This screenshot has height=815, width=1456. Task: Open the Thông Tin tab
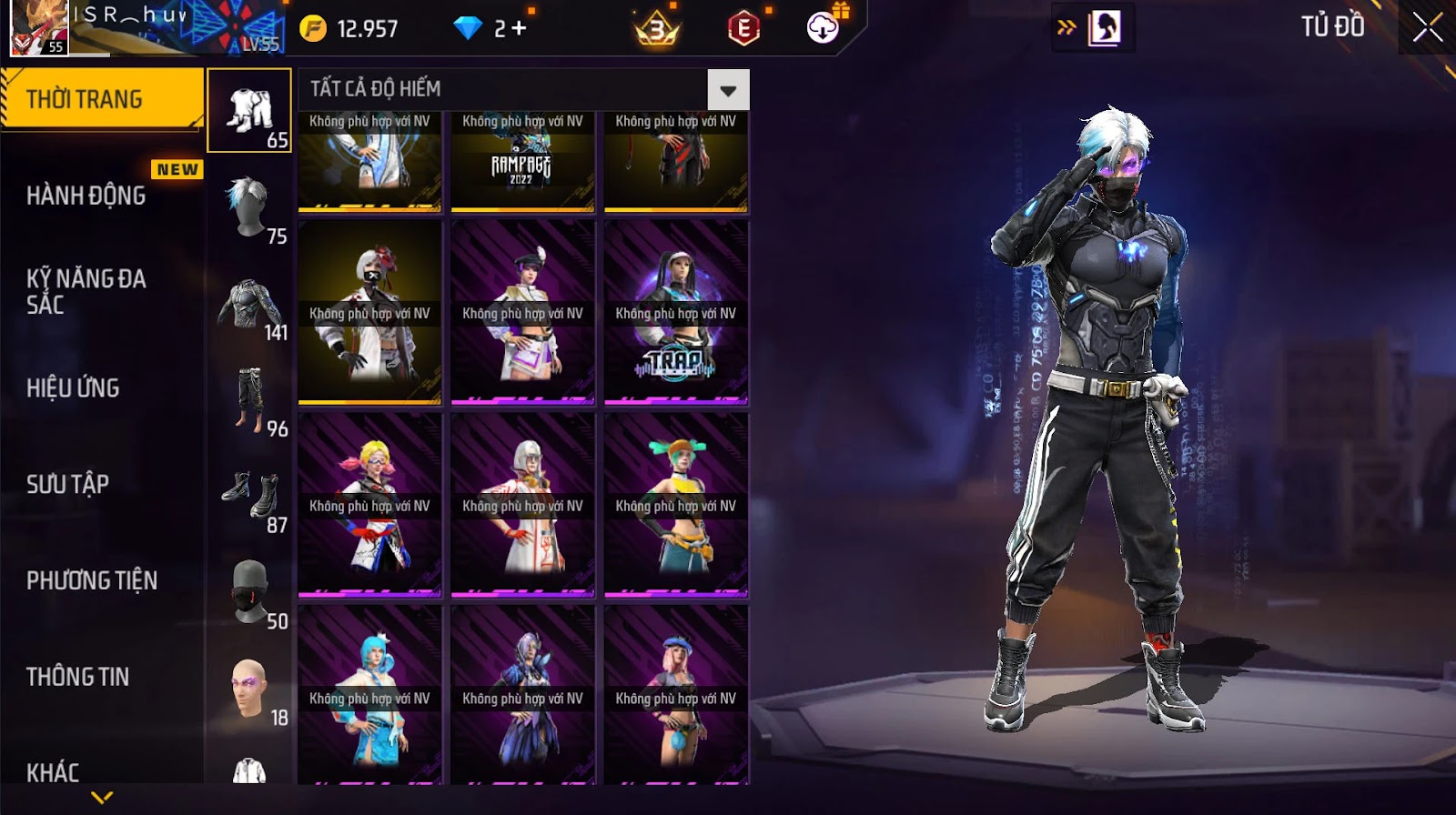tap(77, 677)
